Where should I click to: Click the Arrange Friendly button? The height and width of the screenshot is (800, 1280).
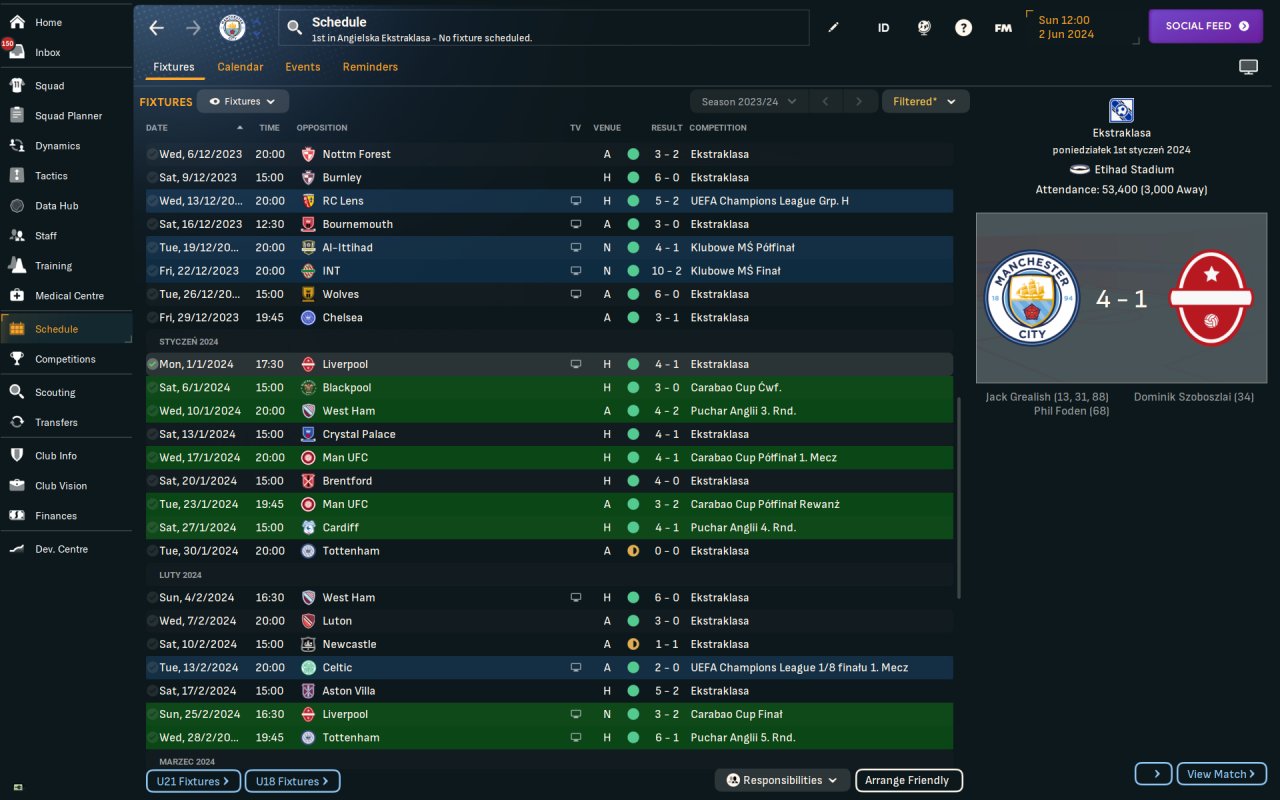click(907, 780)
